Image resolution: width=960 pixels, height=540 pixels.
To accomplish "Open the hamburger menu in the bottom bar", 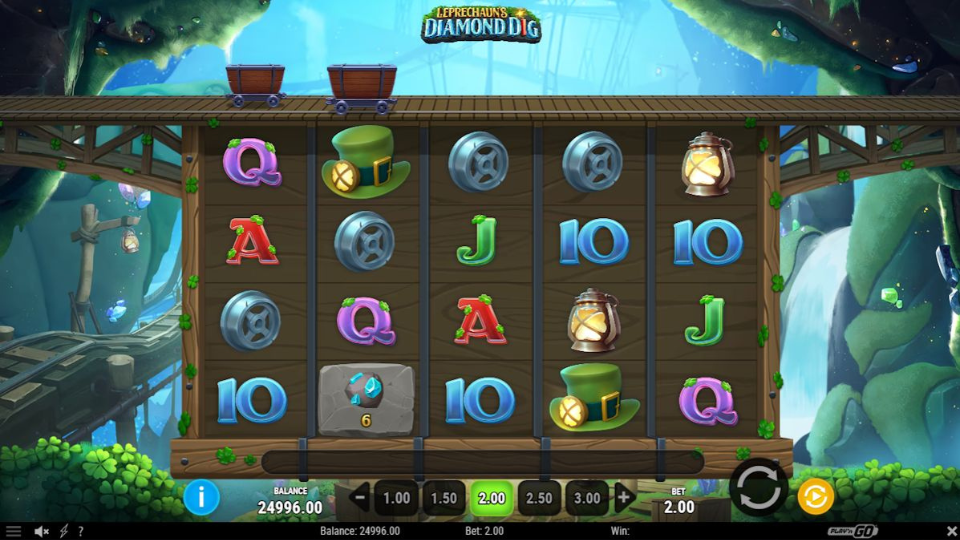I will [13, 531].
